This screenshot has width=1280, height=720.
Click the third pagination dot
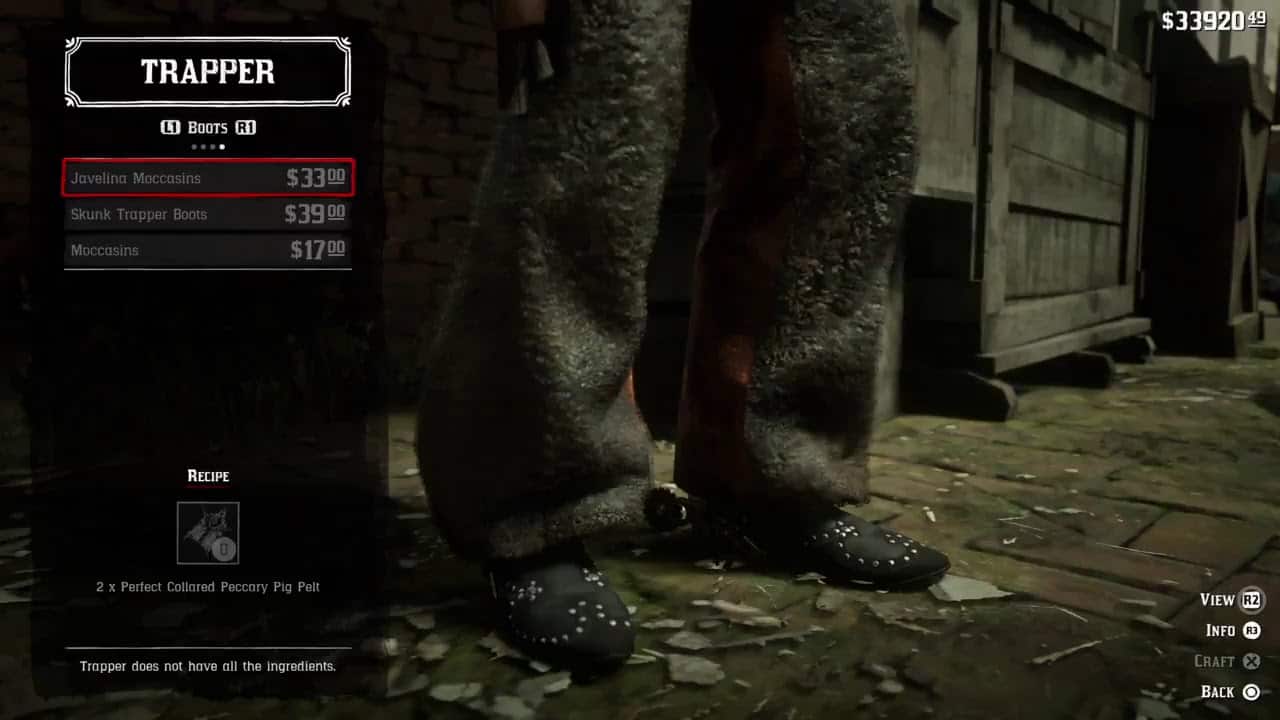coord(213,146)
